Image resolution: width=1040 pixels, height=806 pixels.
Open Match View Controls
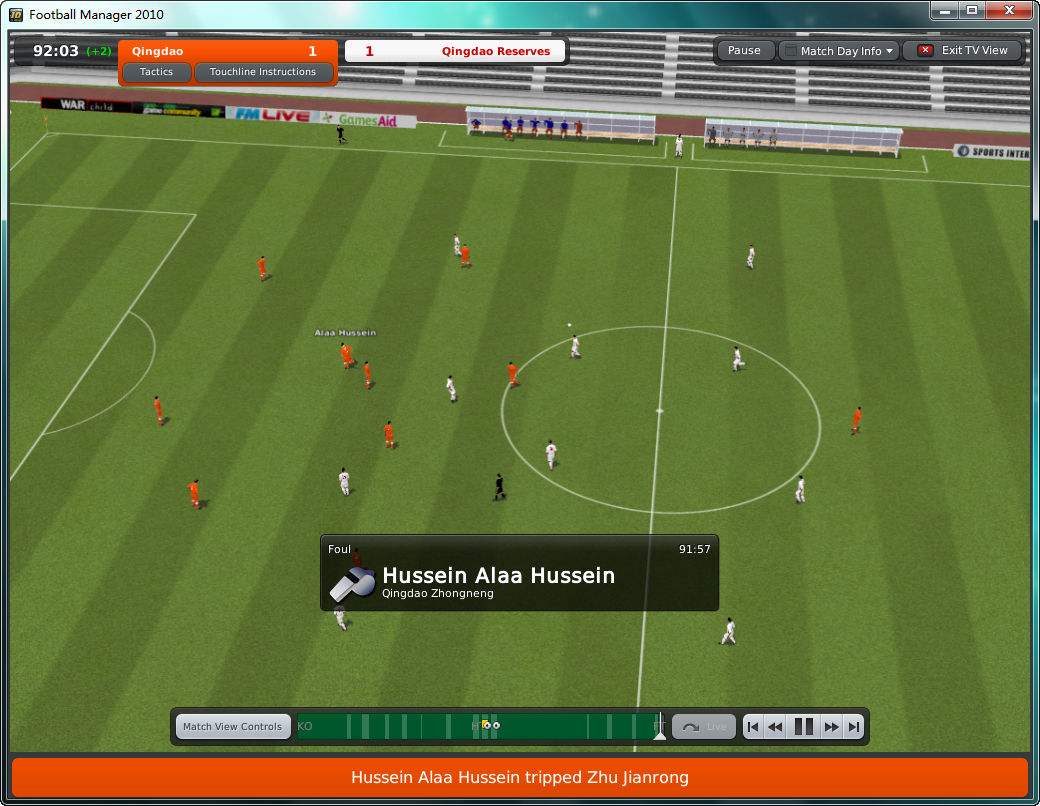(x=232, y=727)
